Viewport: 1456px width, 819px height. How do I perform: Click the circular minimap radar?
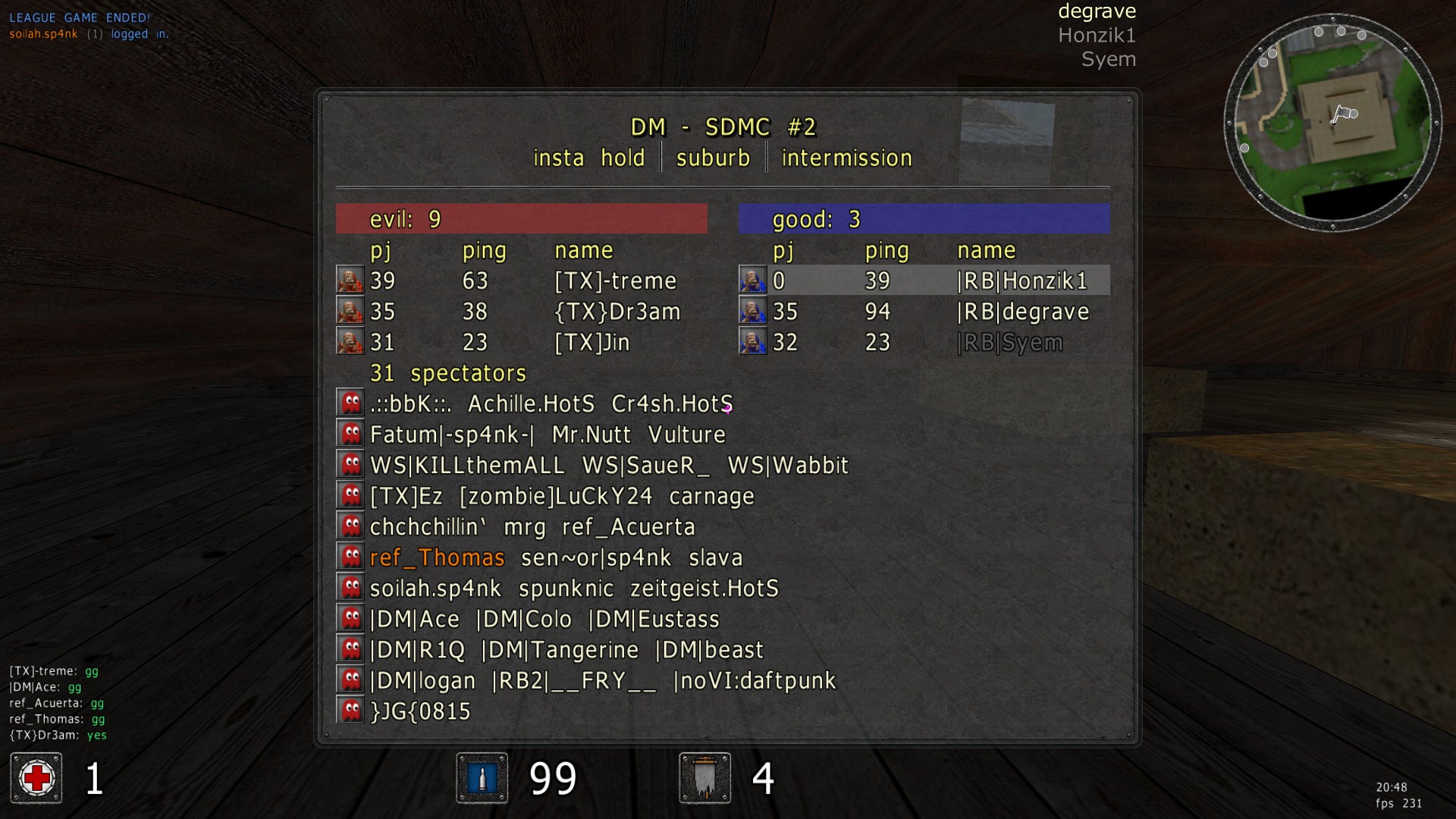(1332, 123)
